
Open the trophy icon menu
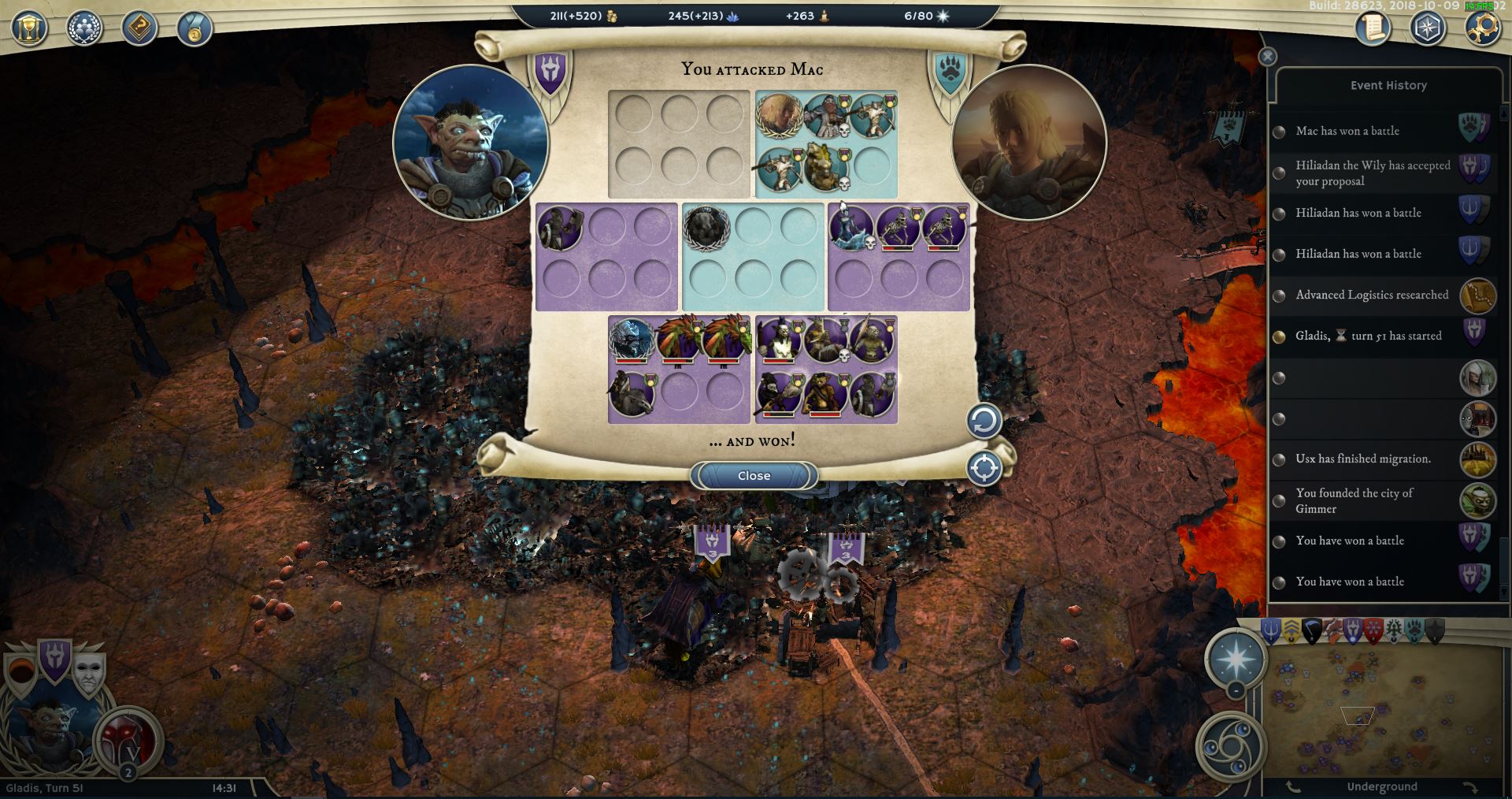[30, 29]
